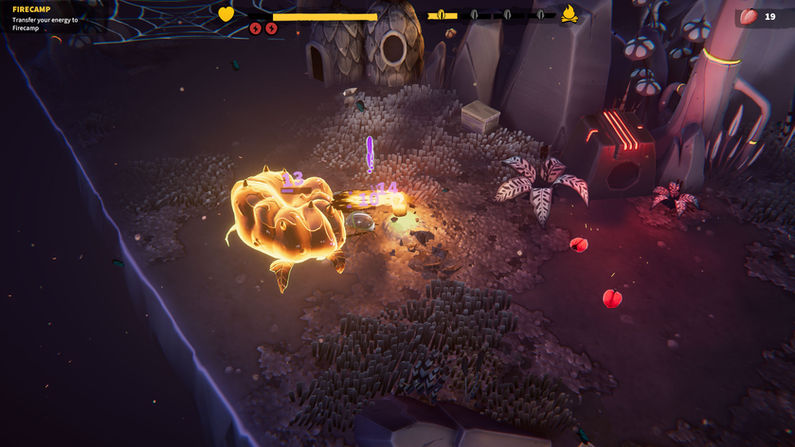Click the red seed currency icon
The width and height of the screenshot is (795, 447).
click(x=749, y=16)
